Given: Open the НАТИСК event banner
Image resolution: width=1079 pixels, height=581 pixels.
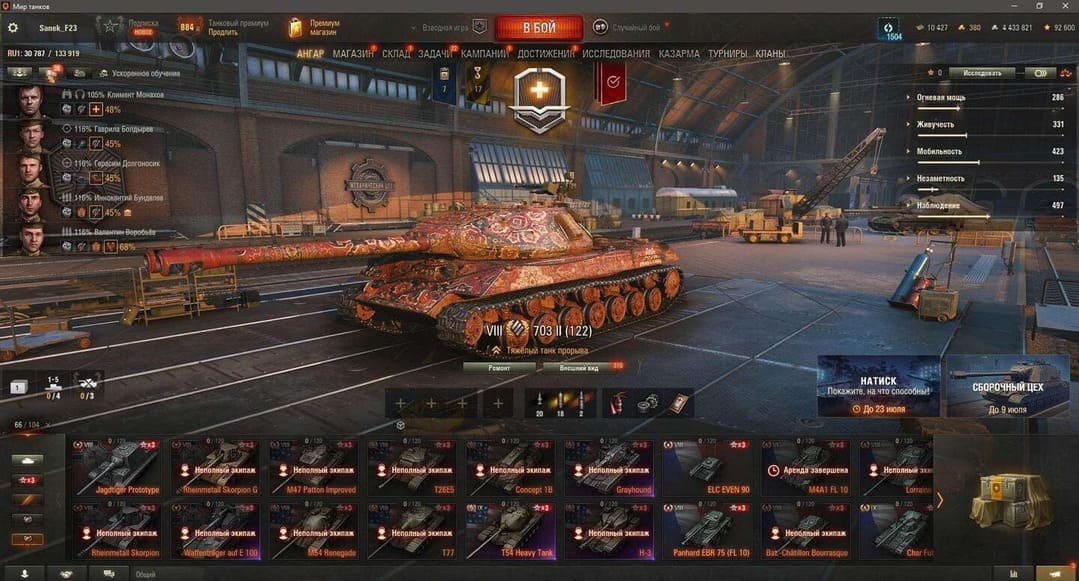Looking at the screenshot, I should 879,386.
